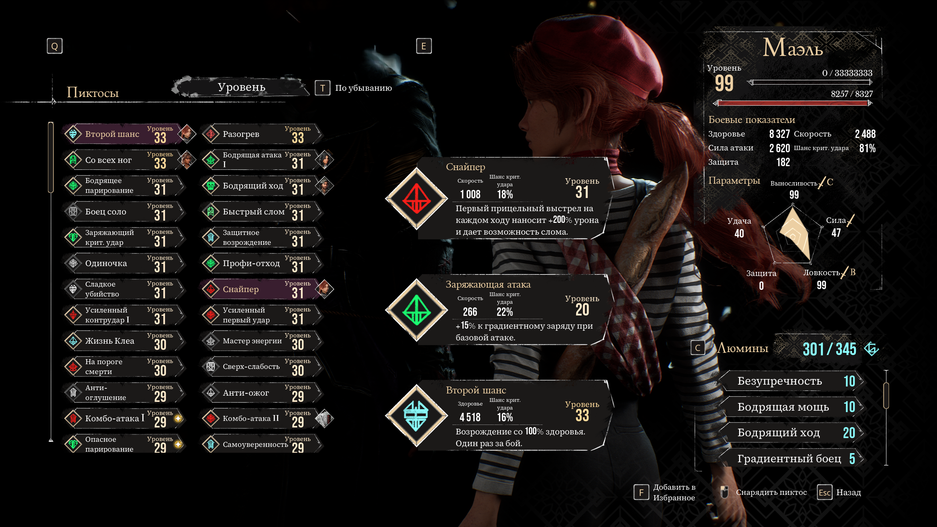The image size is (937, 527).
Task: Select the Жизнь Клеа picto
Action: point(118,342)
